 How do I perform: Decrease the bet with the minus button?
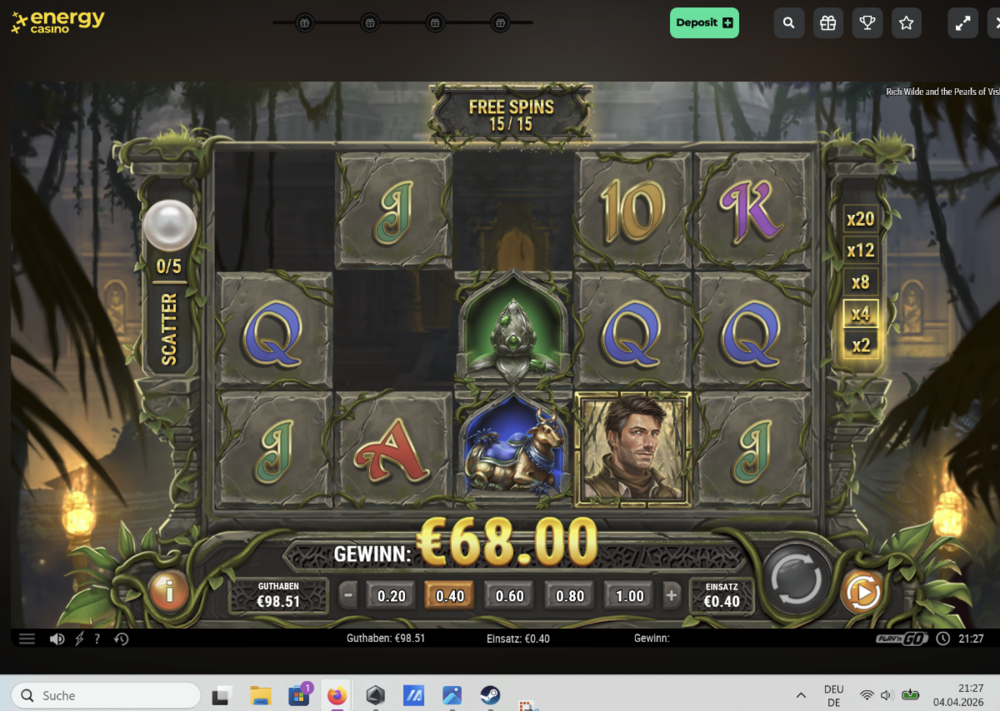tap(348, 596)
